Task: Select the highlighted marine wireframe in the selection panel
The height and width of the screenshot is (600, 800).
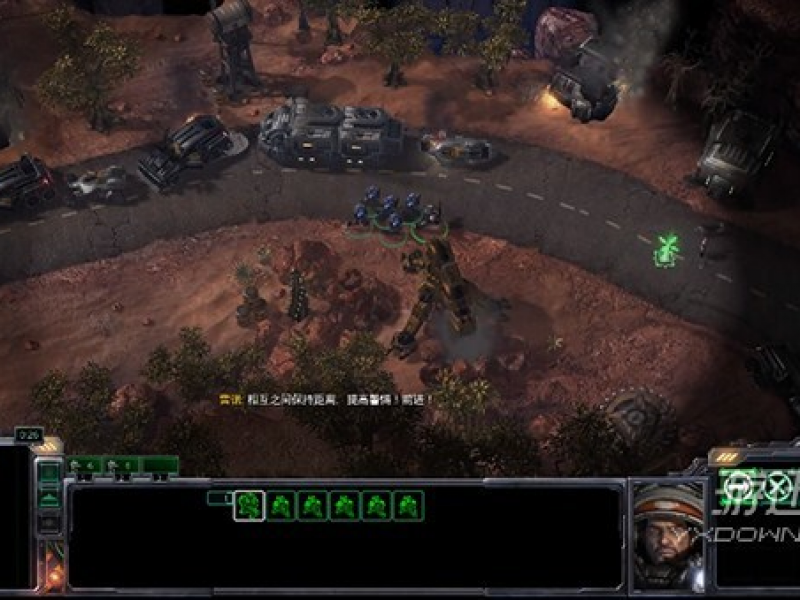Action: (248, 506)
